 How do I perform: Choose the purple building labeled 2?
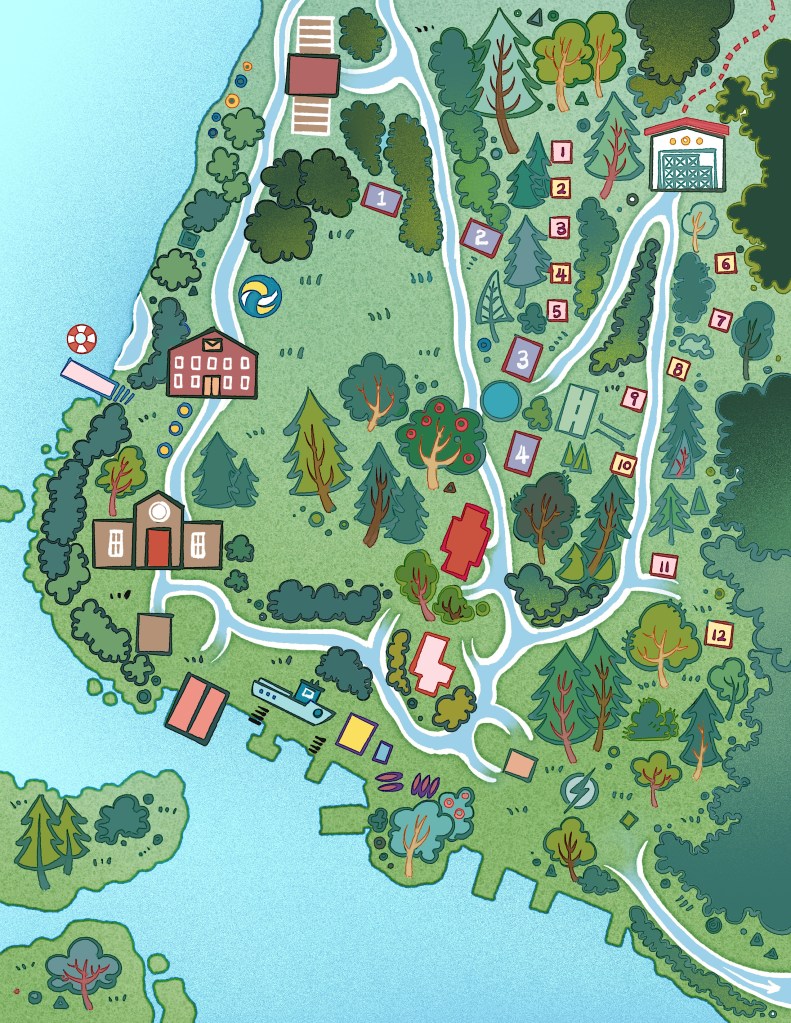481,237
